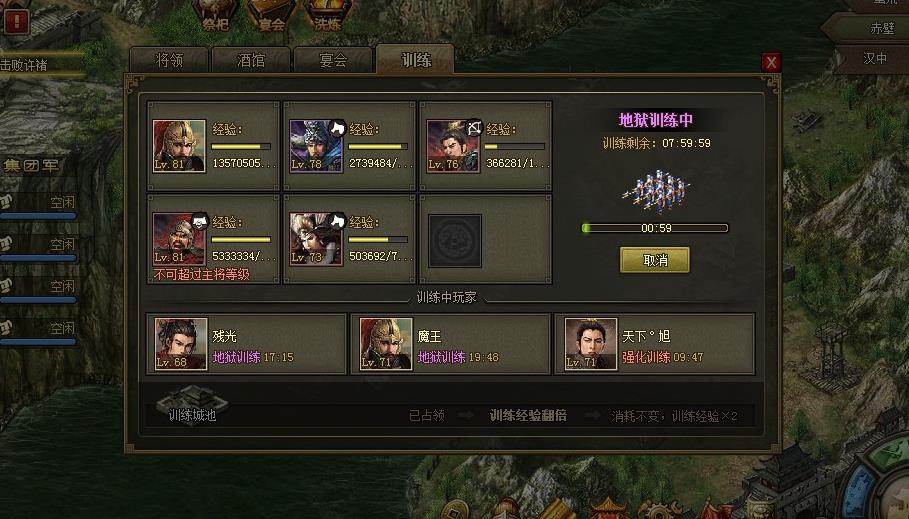This screenshot has width=909, height=519.
Task: View training player 残光
Action: click(247, 345)
